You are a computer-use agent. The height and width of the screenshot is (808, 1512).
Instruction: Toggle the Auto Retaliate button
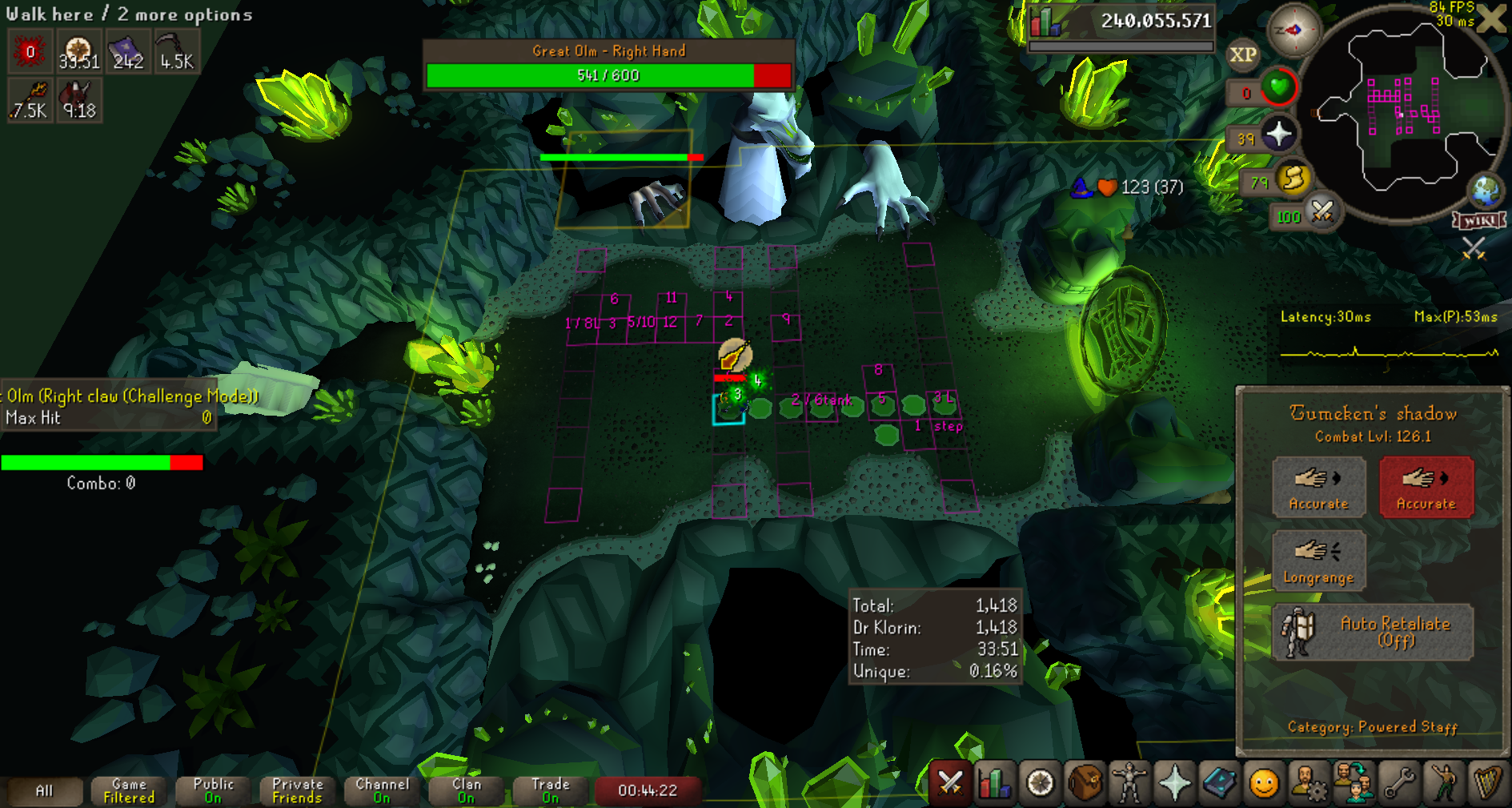click(1372, 632)
